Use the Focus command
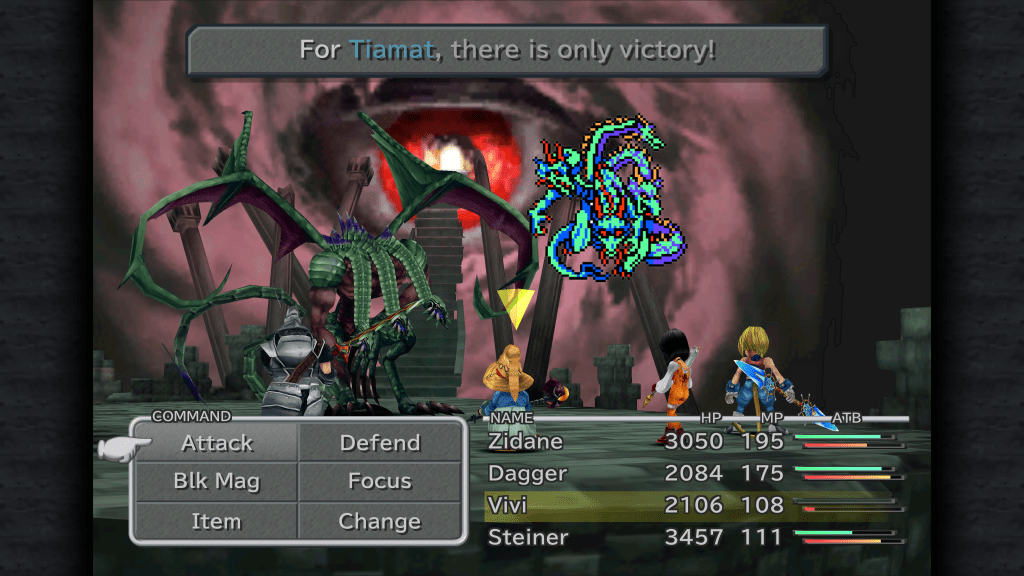Image resolution: width=1024 pixels, height=576 pixels. [x=380, y=481]
